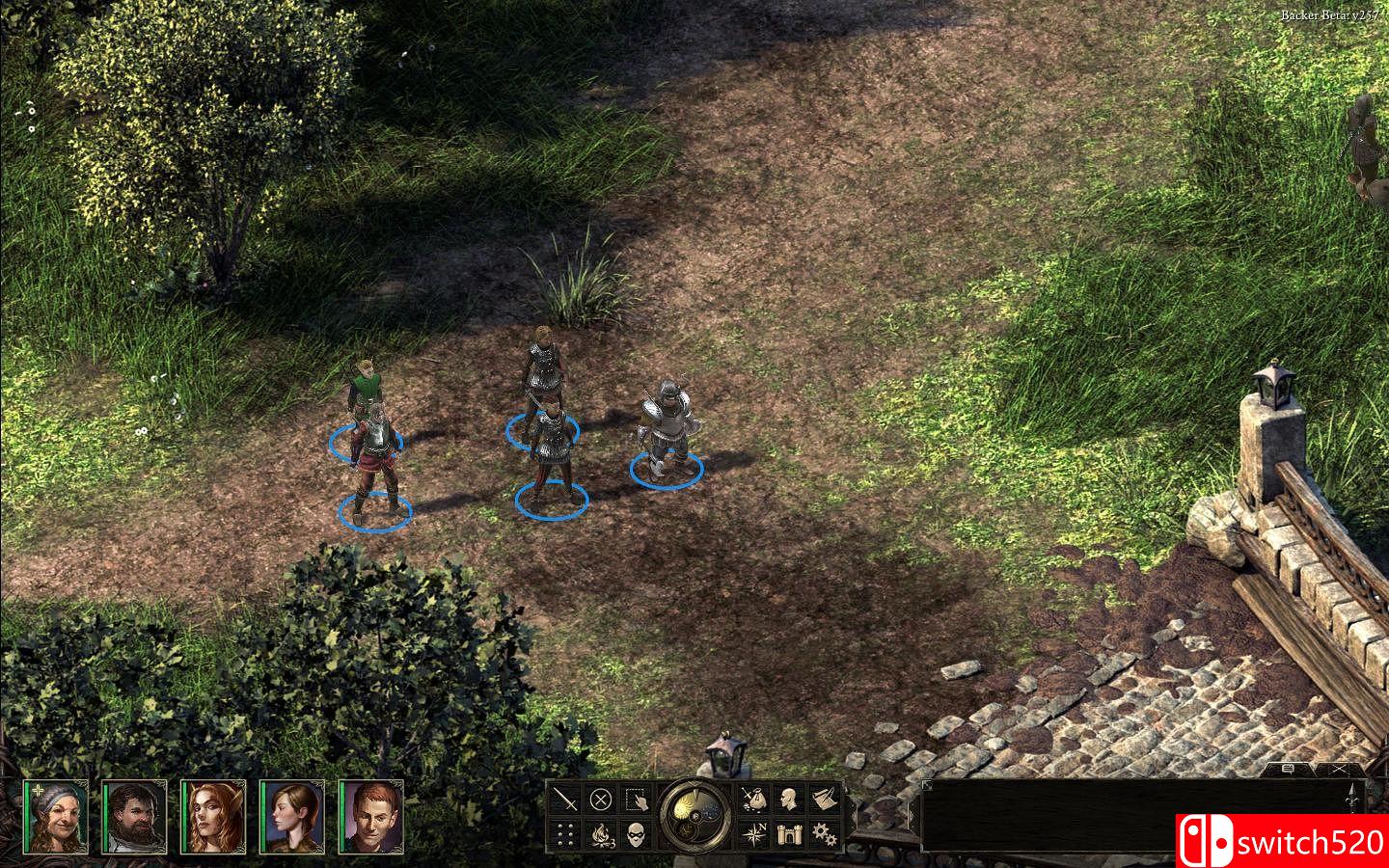Select the attack sword icon

(564, 800)
